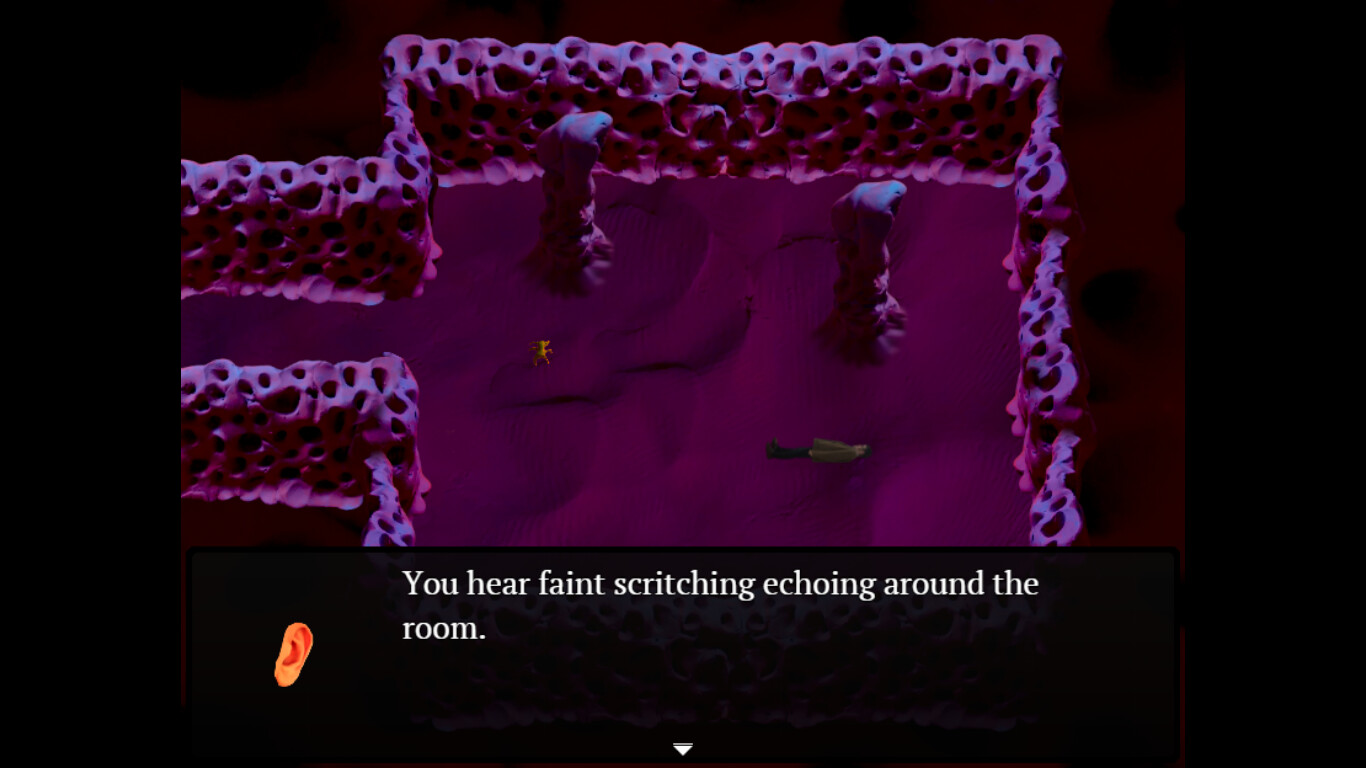The height and width of the screenshot is (768, 1366).
Task: Click the figure lying on the floor
Action: pos(815,448)
